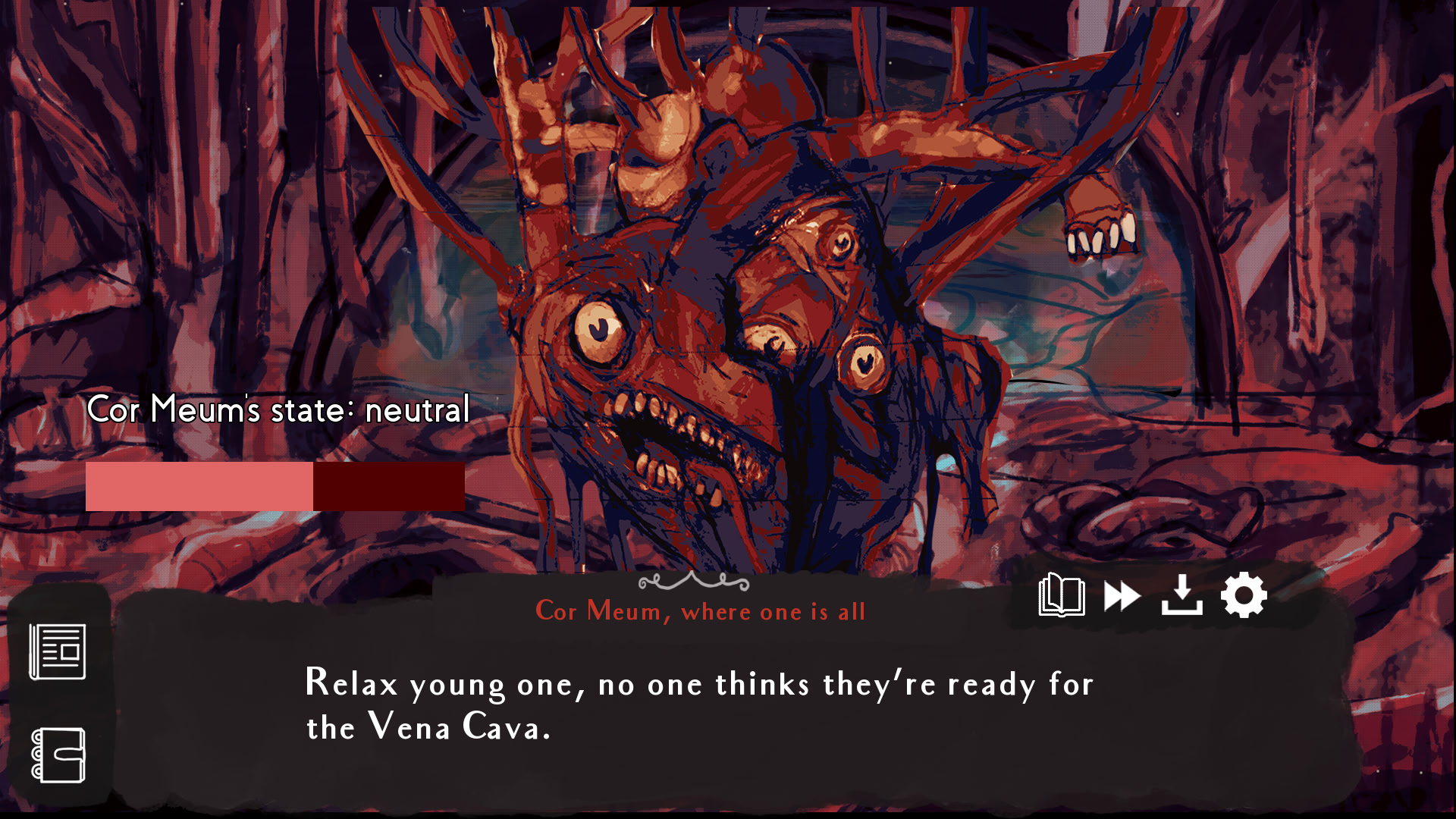The width and height of the screenshot is (1456, 819).
Task: Click the text 'Cor Meum's state: neutral'
Action: tap(278, 410)
